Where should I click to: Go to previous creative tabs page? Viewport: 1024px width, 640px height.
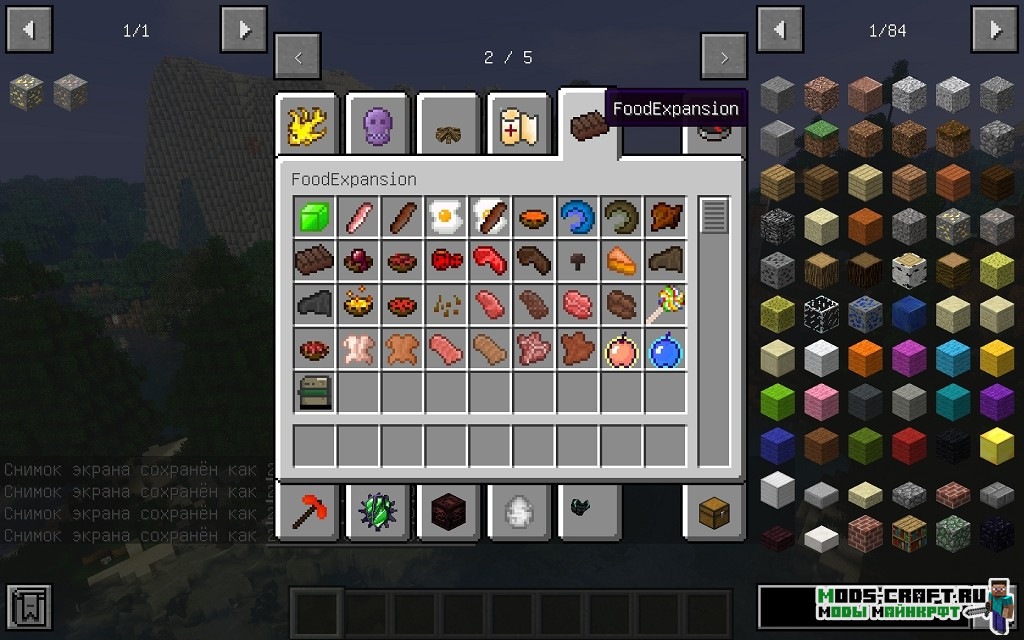(298, 57)
